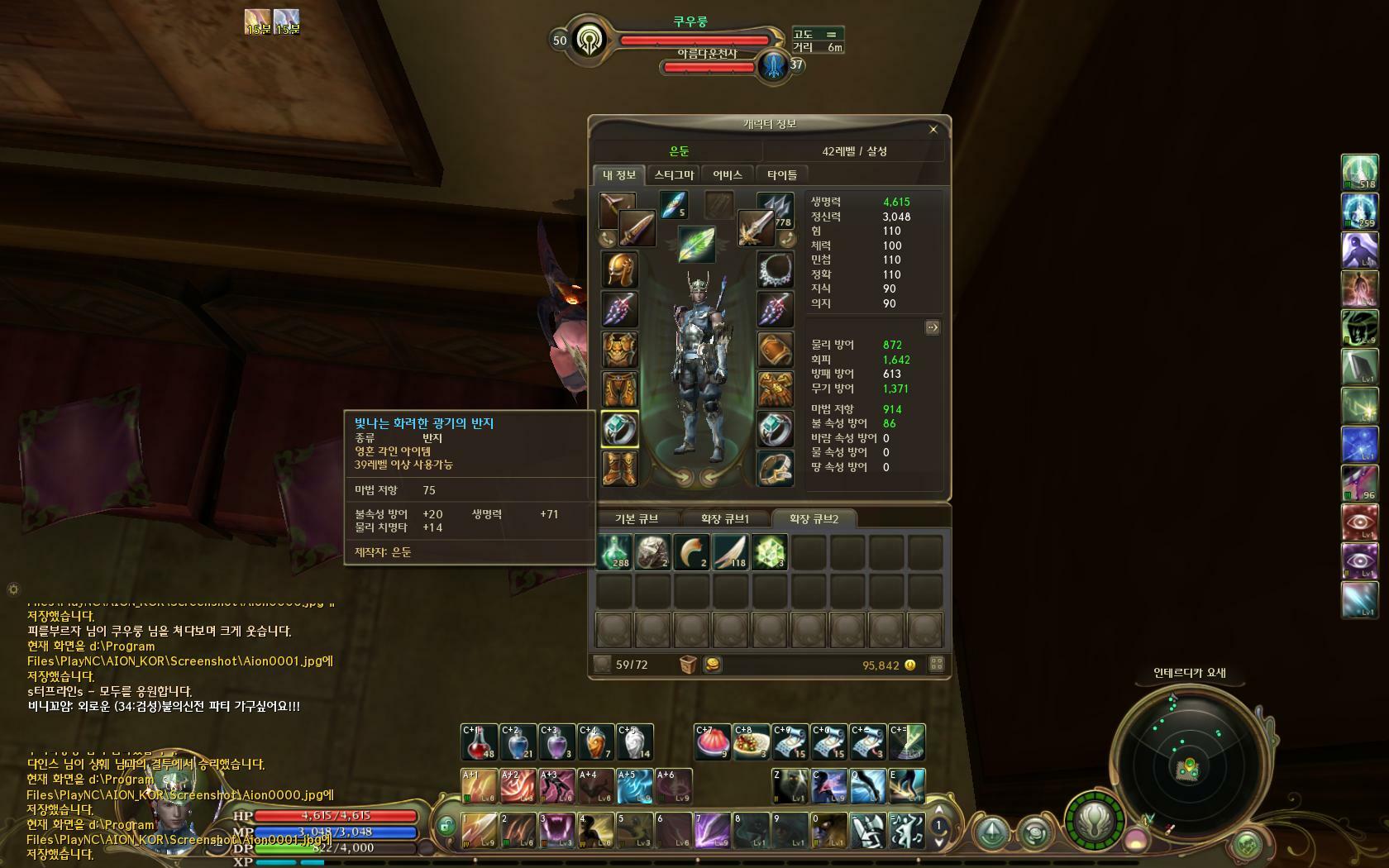Click the green potion stack of 288

(x=614, y=551)
